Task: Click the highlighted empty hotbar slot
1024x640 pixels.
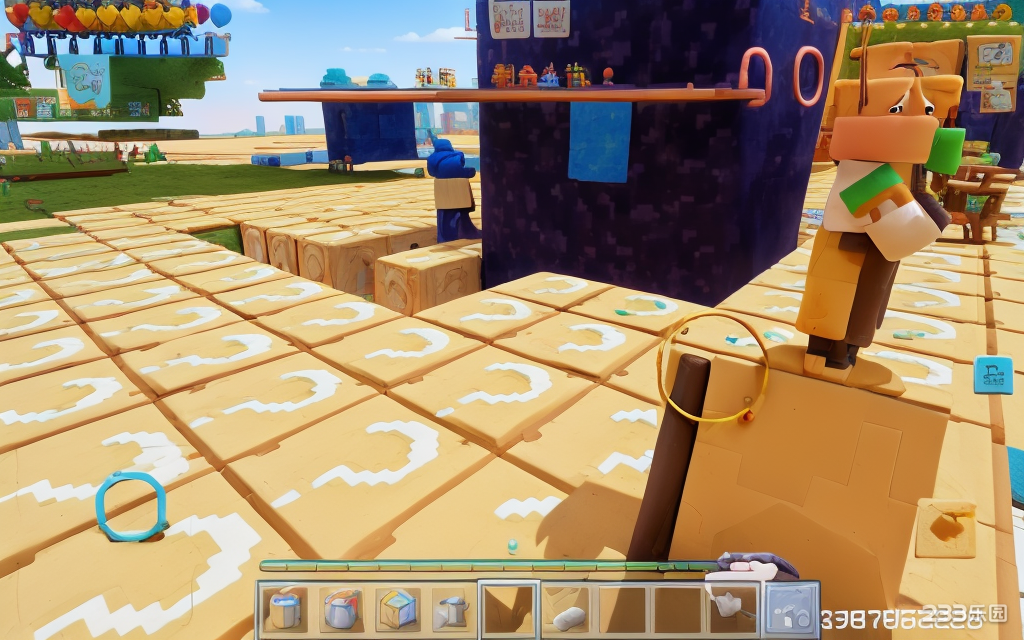Action: pyautogui.click(x=508, y=609)
